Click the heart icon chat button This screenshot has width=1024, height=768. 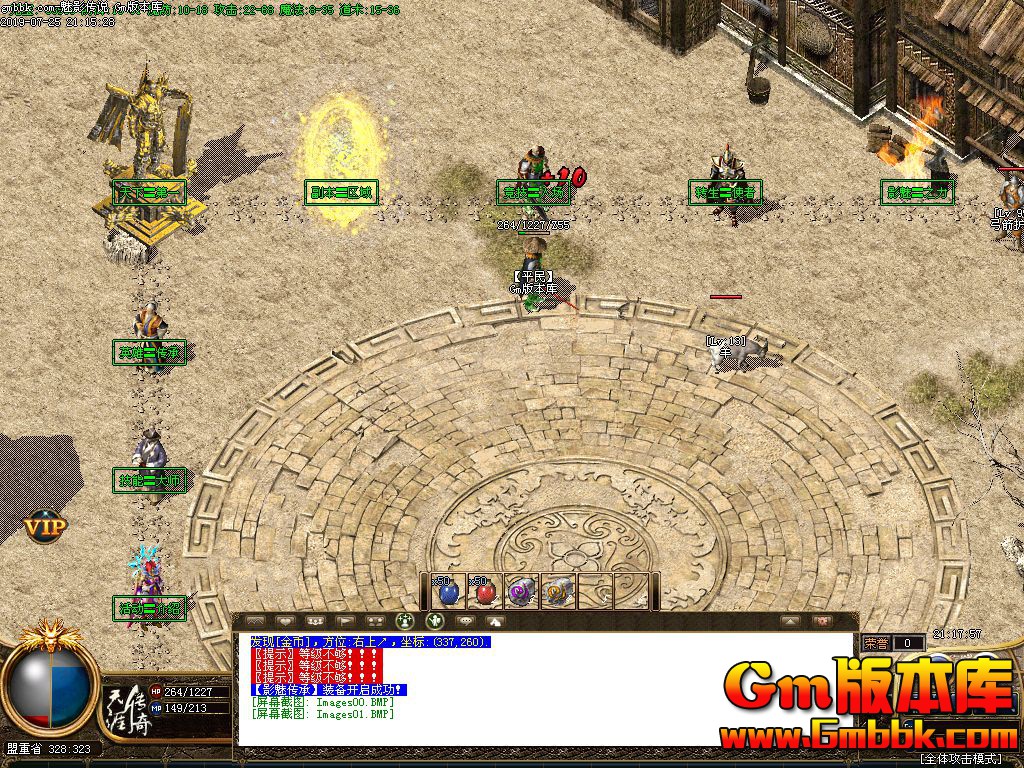[x=284, y=621]
